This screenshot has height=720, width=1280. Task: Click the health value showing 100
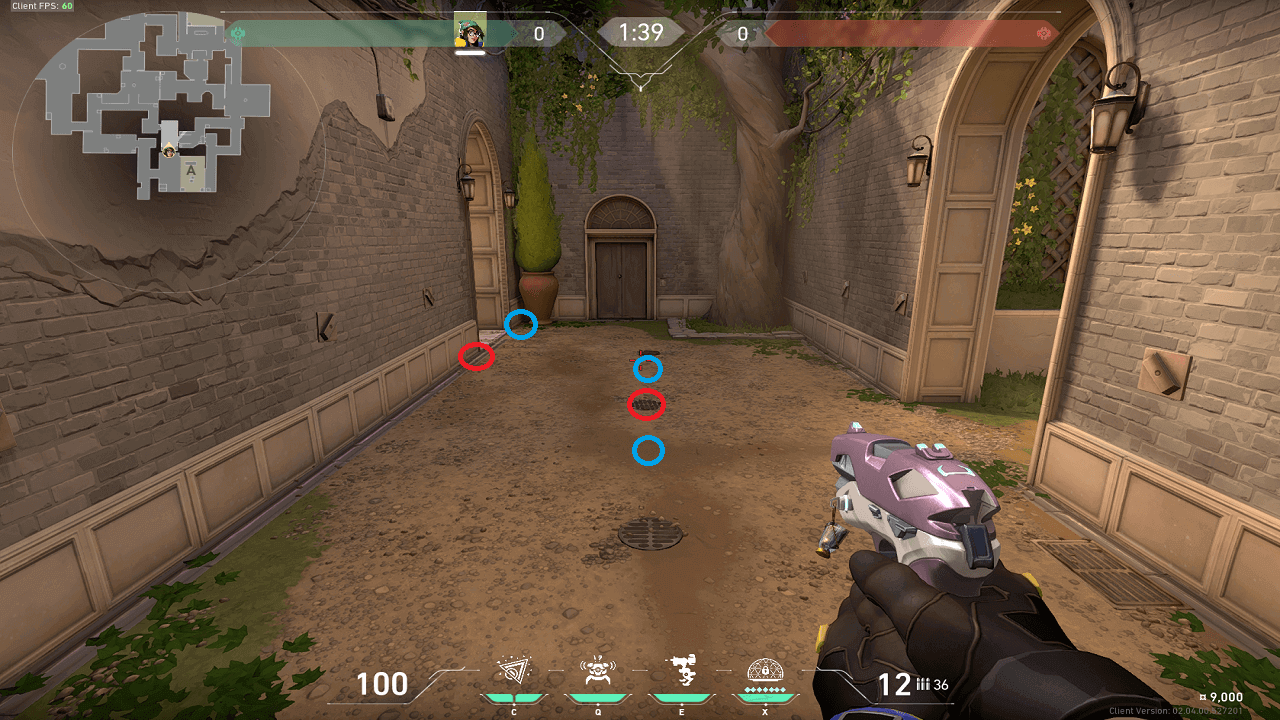(383, 684)
